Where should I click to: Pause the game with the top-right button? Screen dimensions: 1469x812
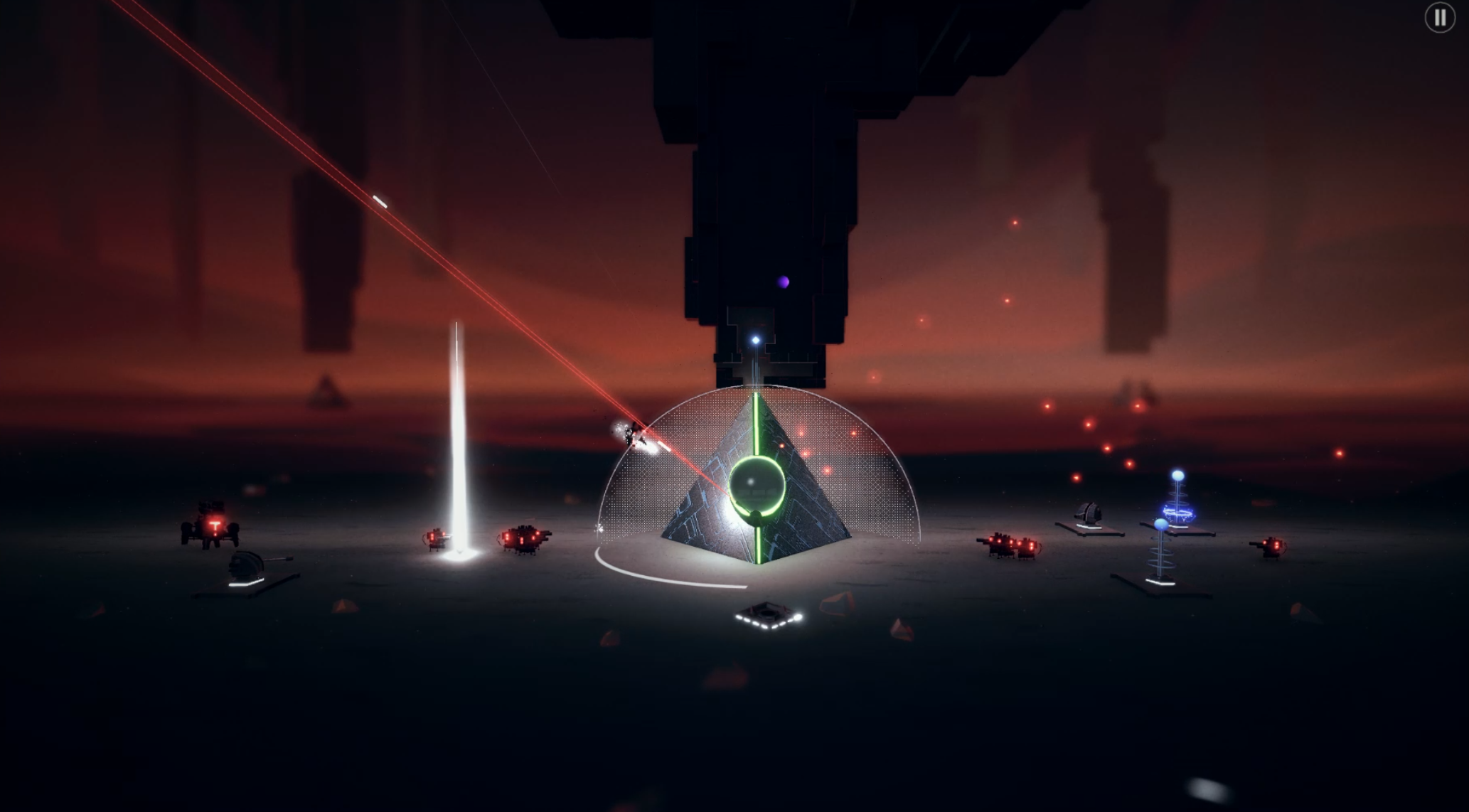(x=1440, y=18)
